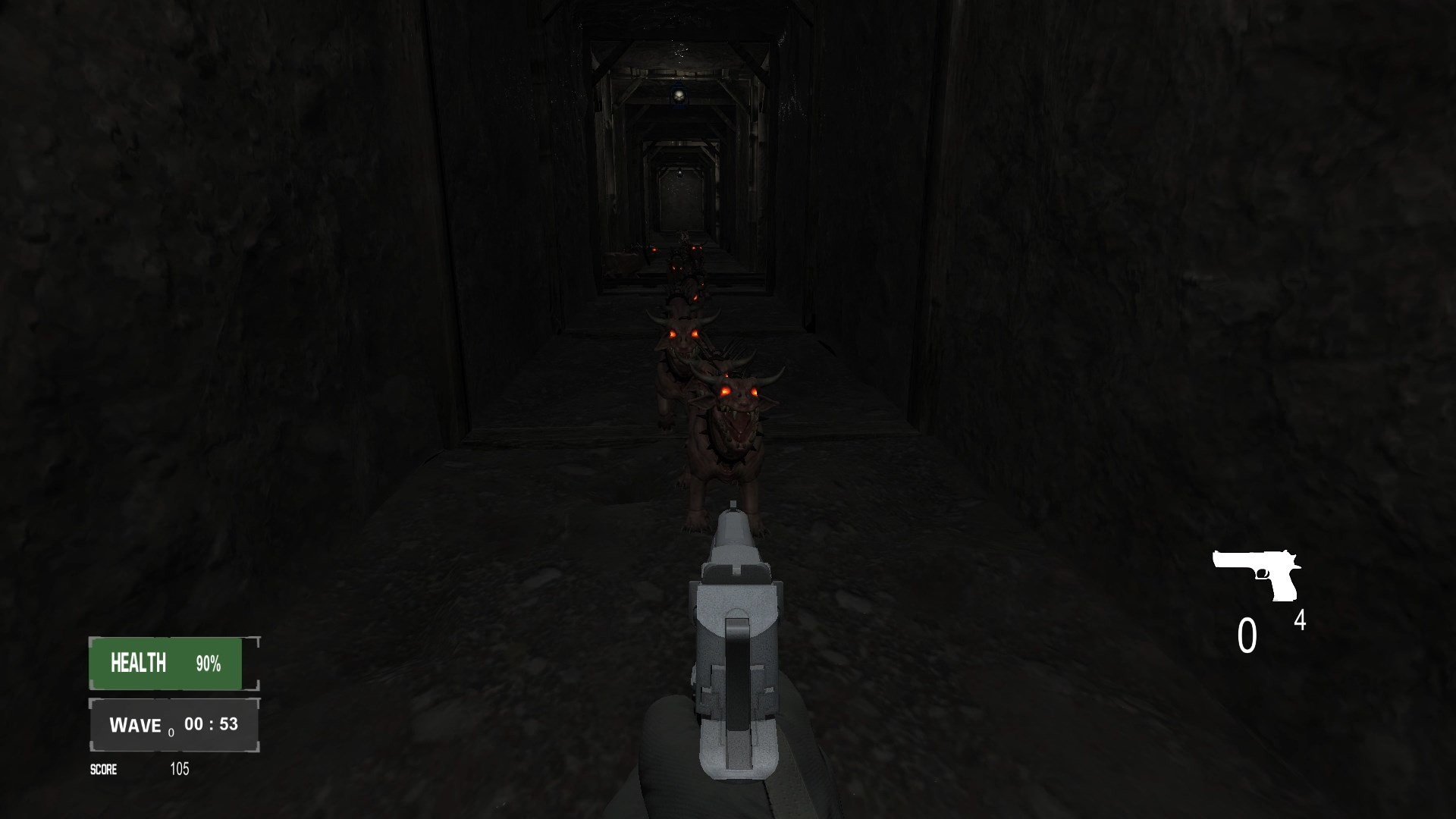
Task: Click the SCORE label at the bottom left
Action: click(105, 770)
